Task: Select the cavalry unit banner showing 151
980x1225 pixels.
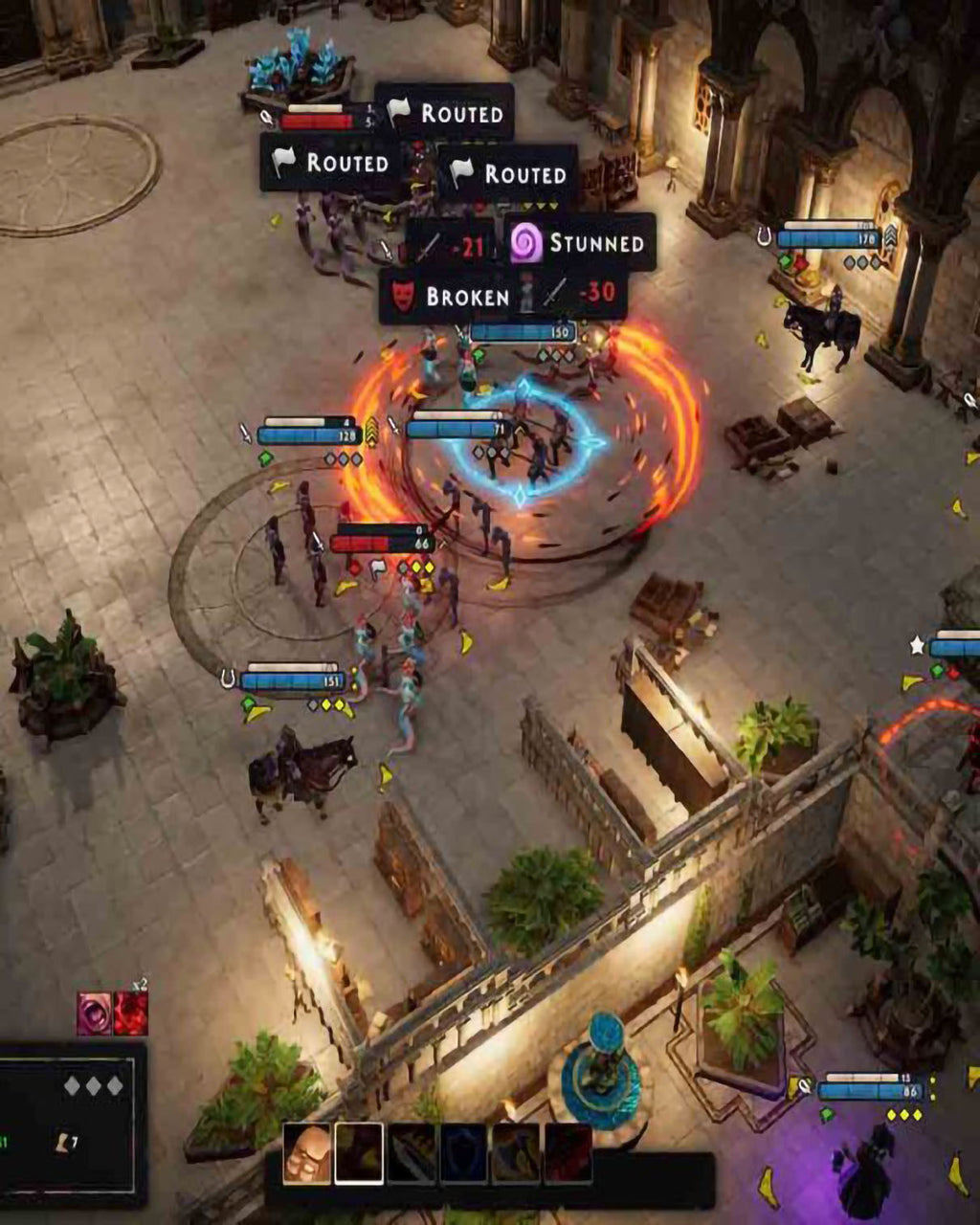Action: (x=294, y=680)
